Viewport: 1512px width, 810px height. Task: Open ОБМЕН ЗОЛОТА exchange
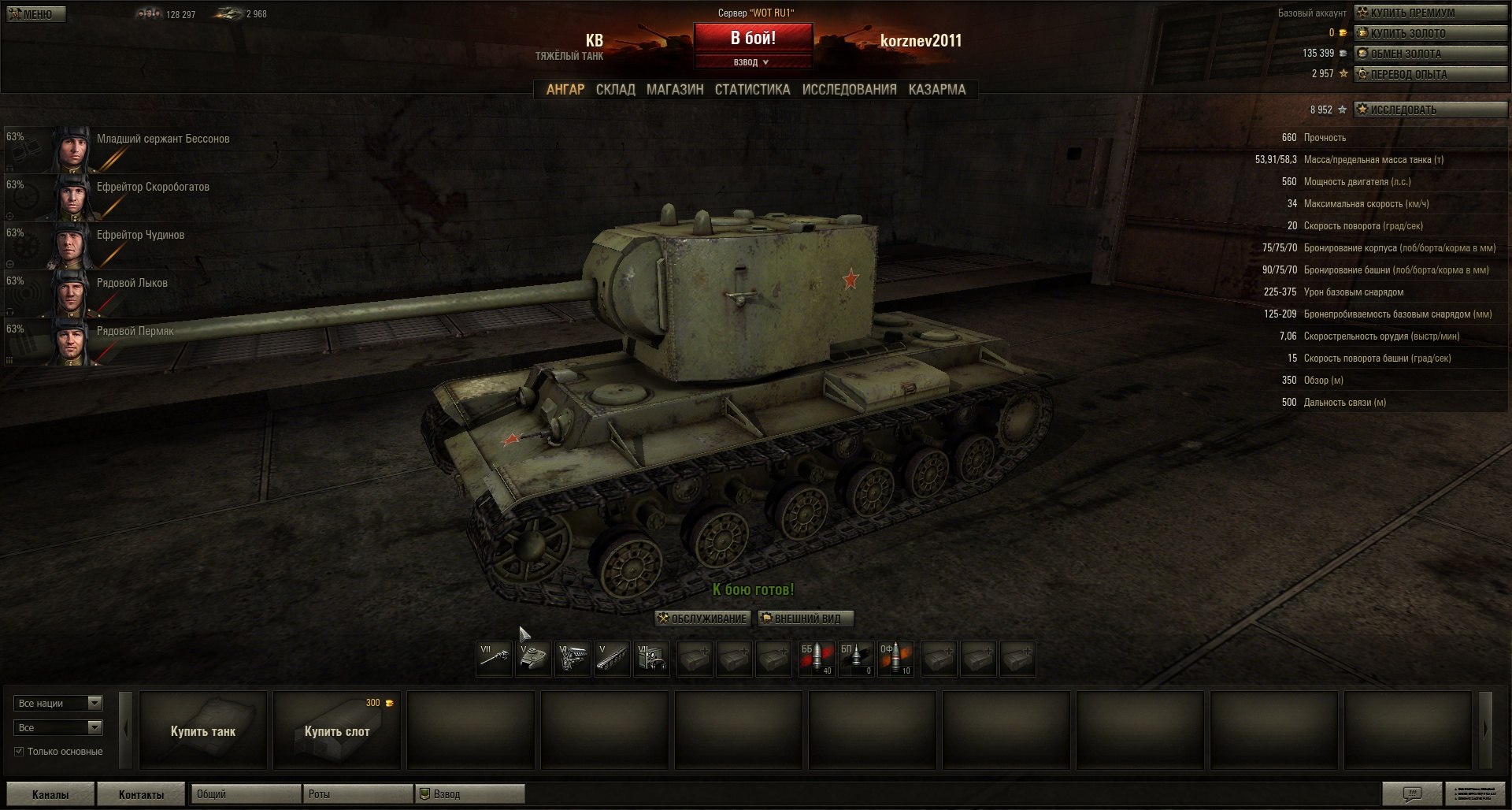pos(1429,54)
